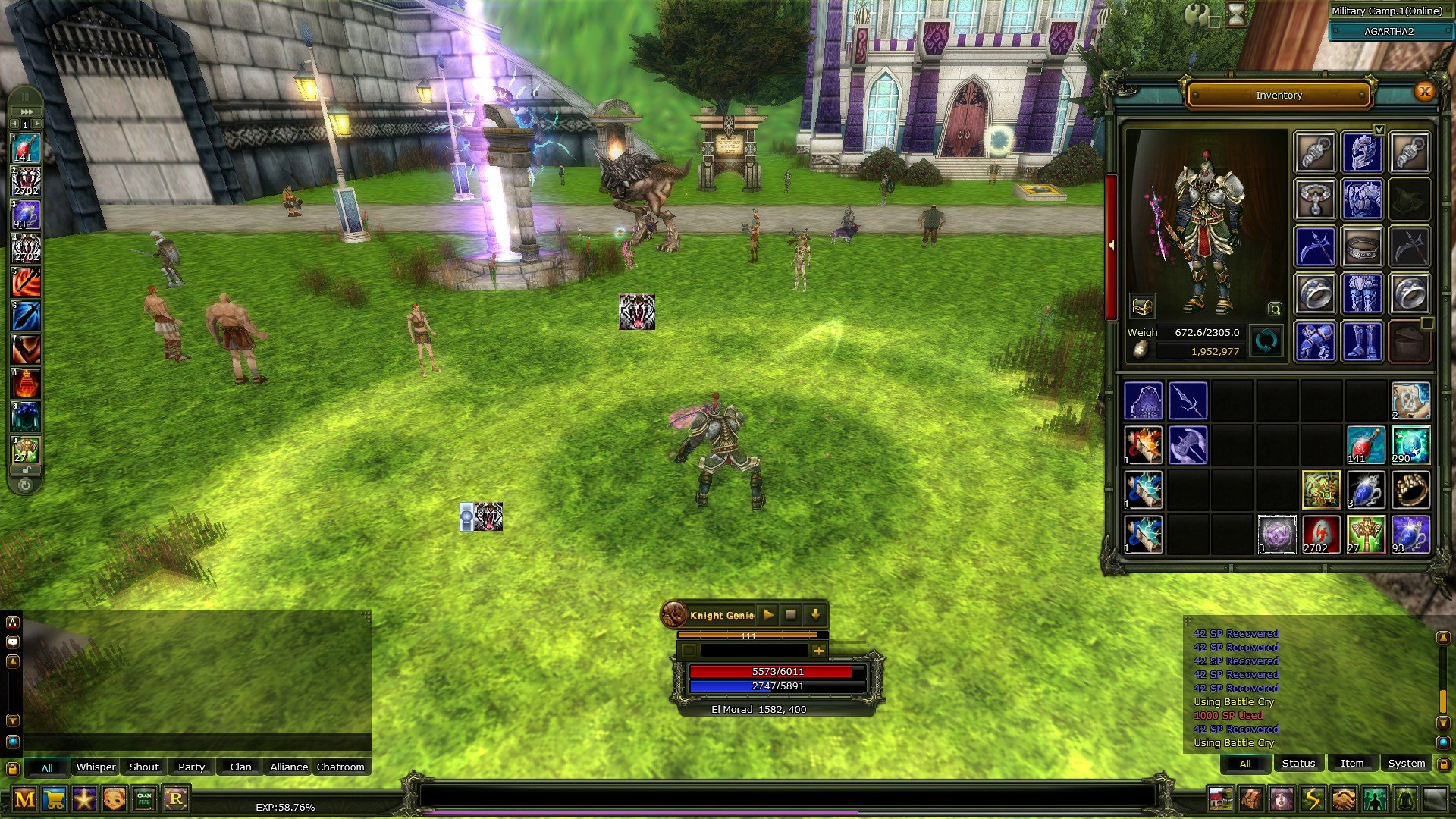This screenshot has width=1456, height=819.
Task: Open the Clan chat tab
Action: [240, 767]
